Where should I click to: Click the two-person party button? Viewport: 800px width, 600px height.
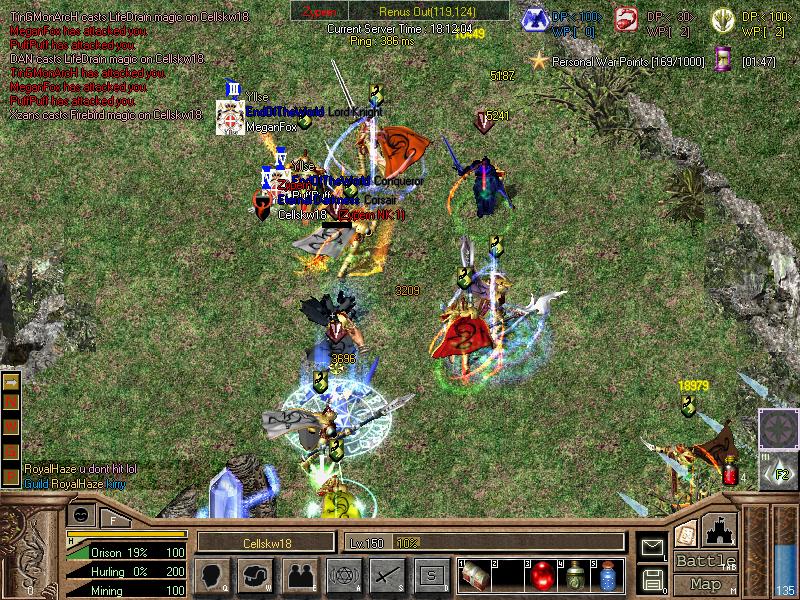tap(299, 574)
